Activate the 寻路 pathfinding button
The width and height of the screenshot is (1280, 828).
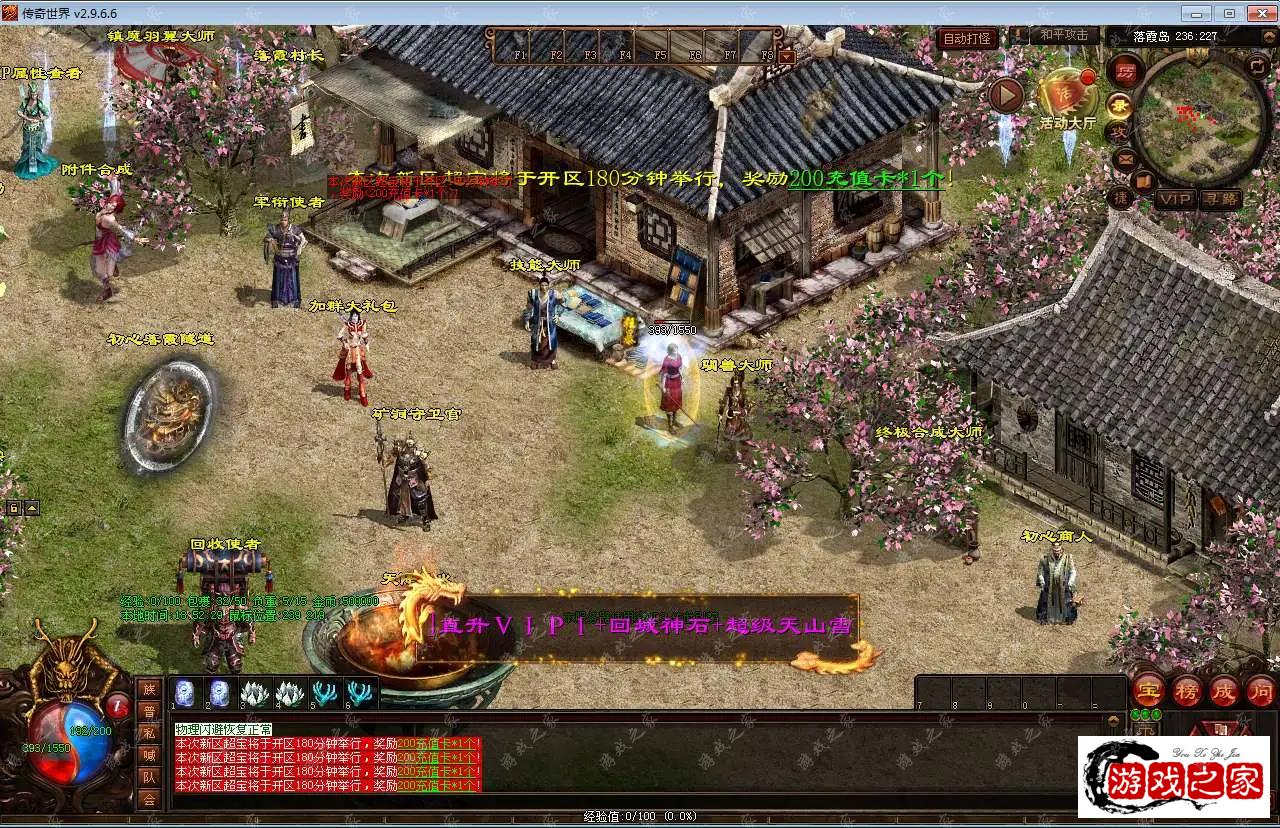click(x=1221, y=199)
